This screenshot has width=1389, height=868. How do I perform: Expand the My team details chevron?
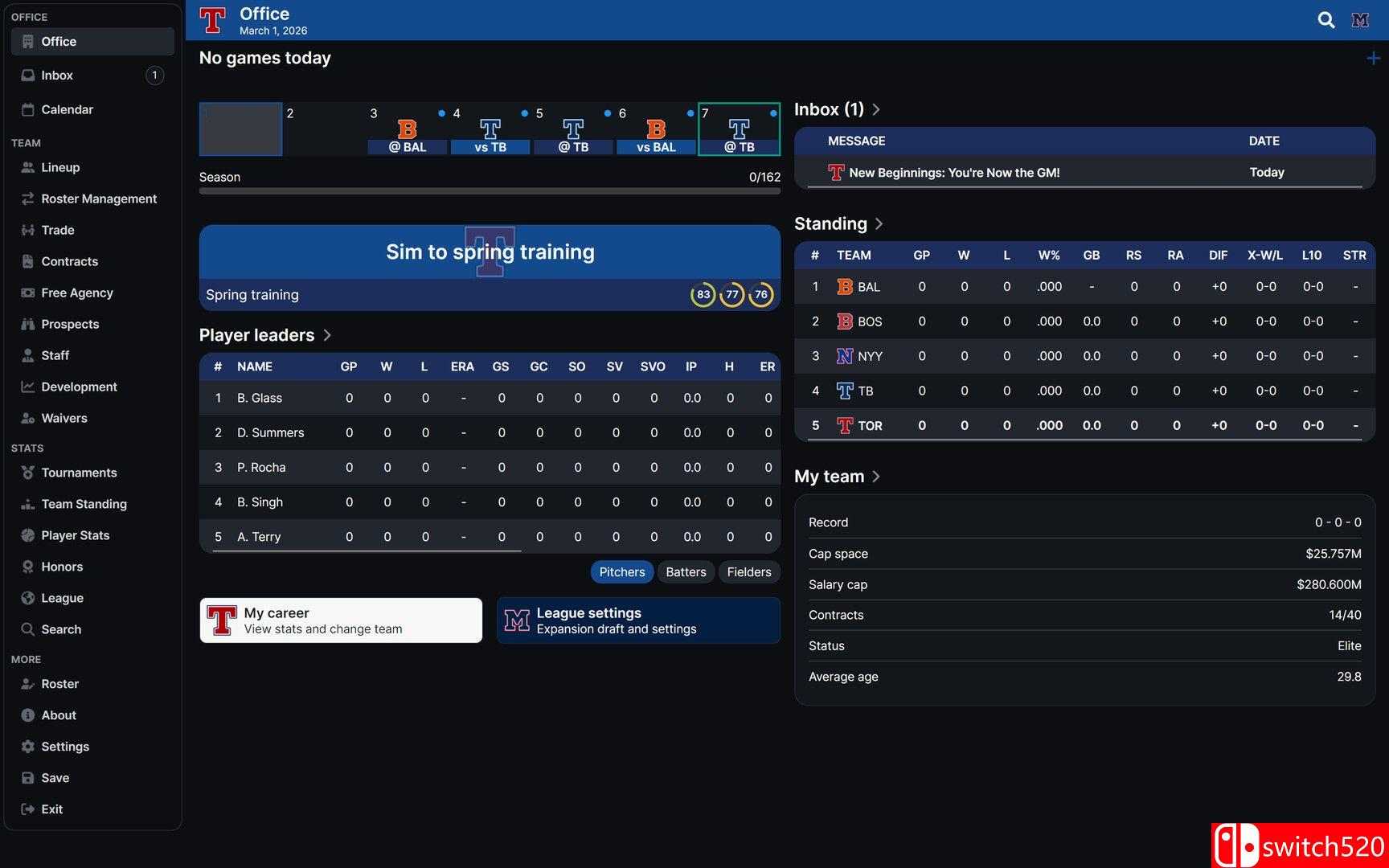coord(875,476)
